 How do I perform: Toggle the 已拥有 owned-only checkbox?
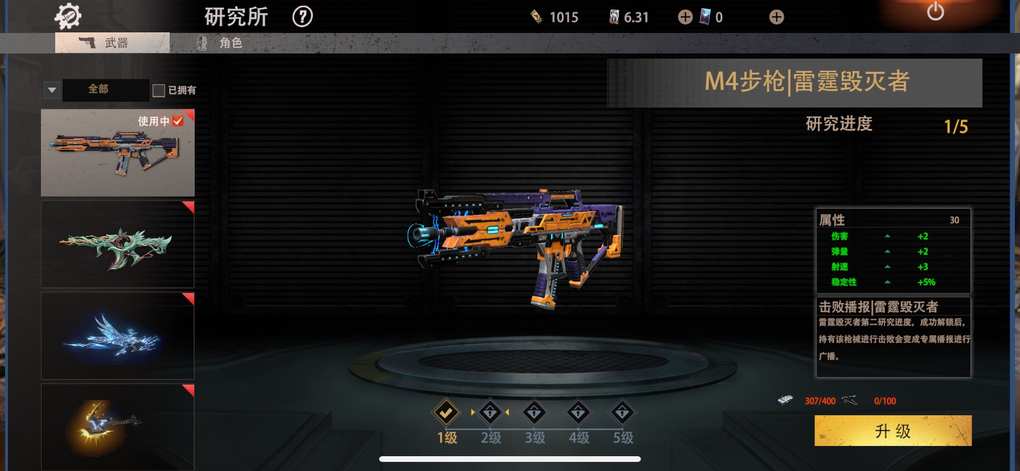pos(159,91)
